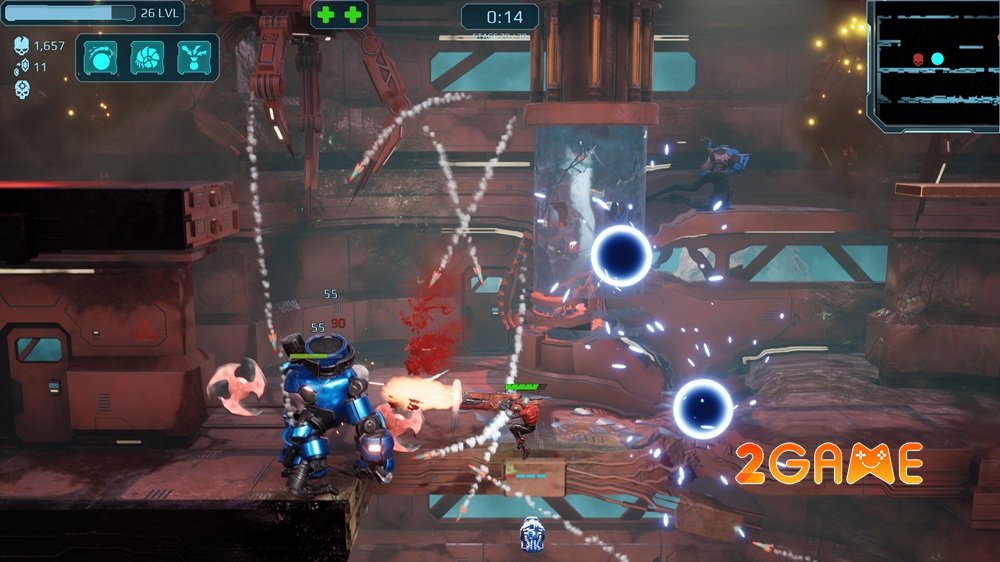
Task: Select the skull kill-count icon
Action: coord(22,46)
